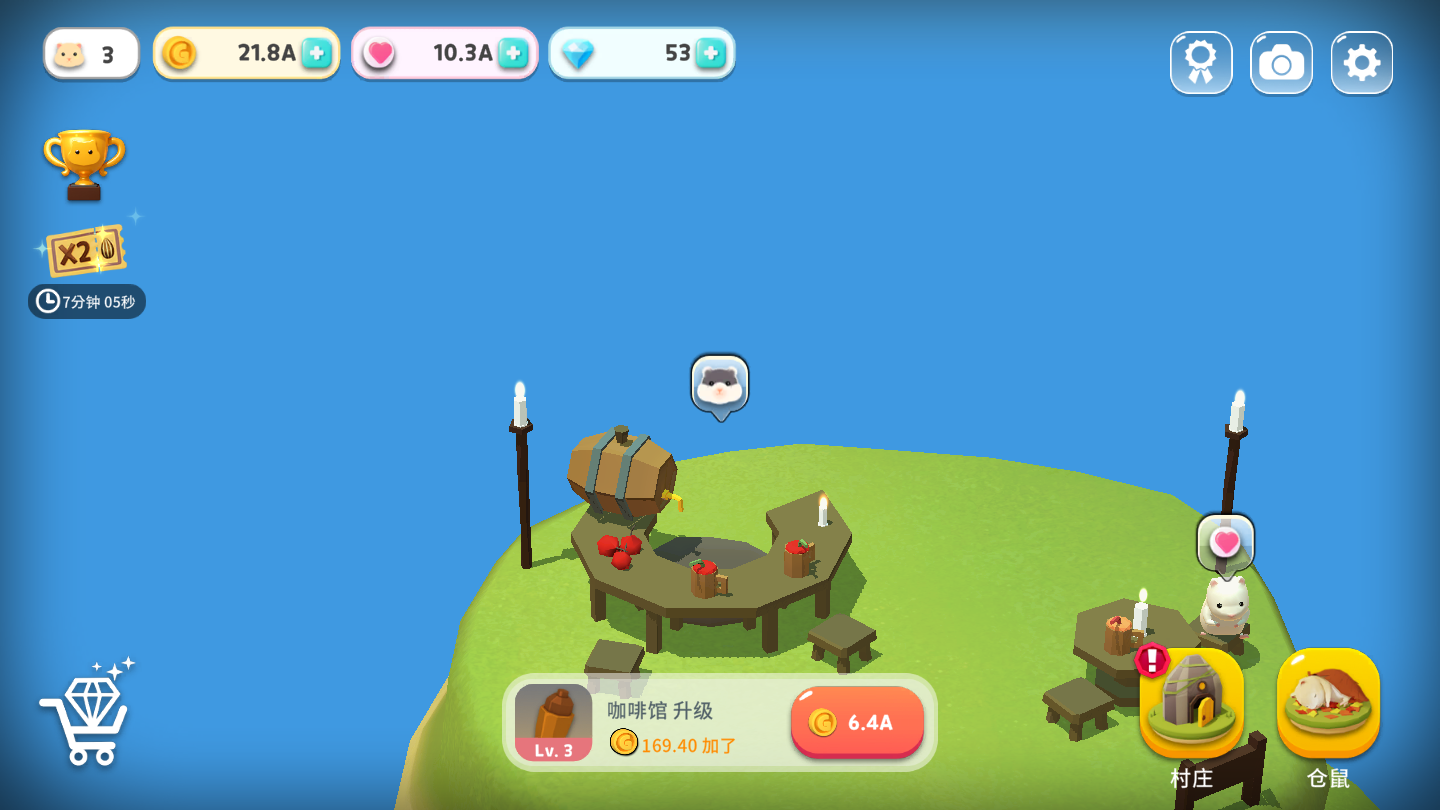Add more hearts with plus button
Image resolution: width=1440 pixels, height=810 pixels.
513,53
